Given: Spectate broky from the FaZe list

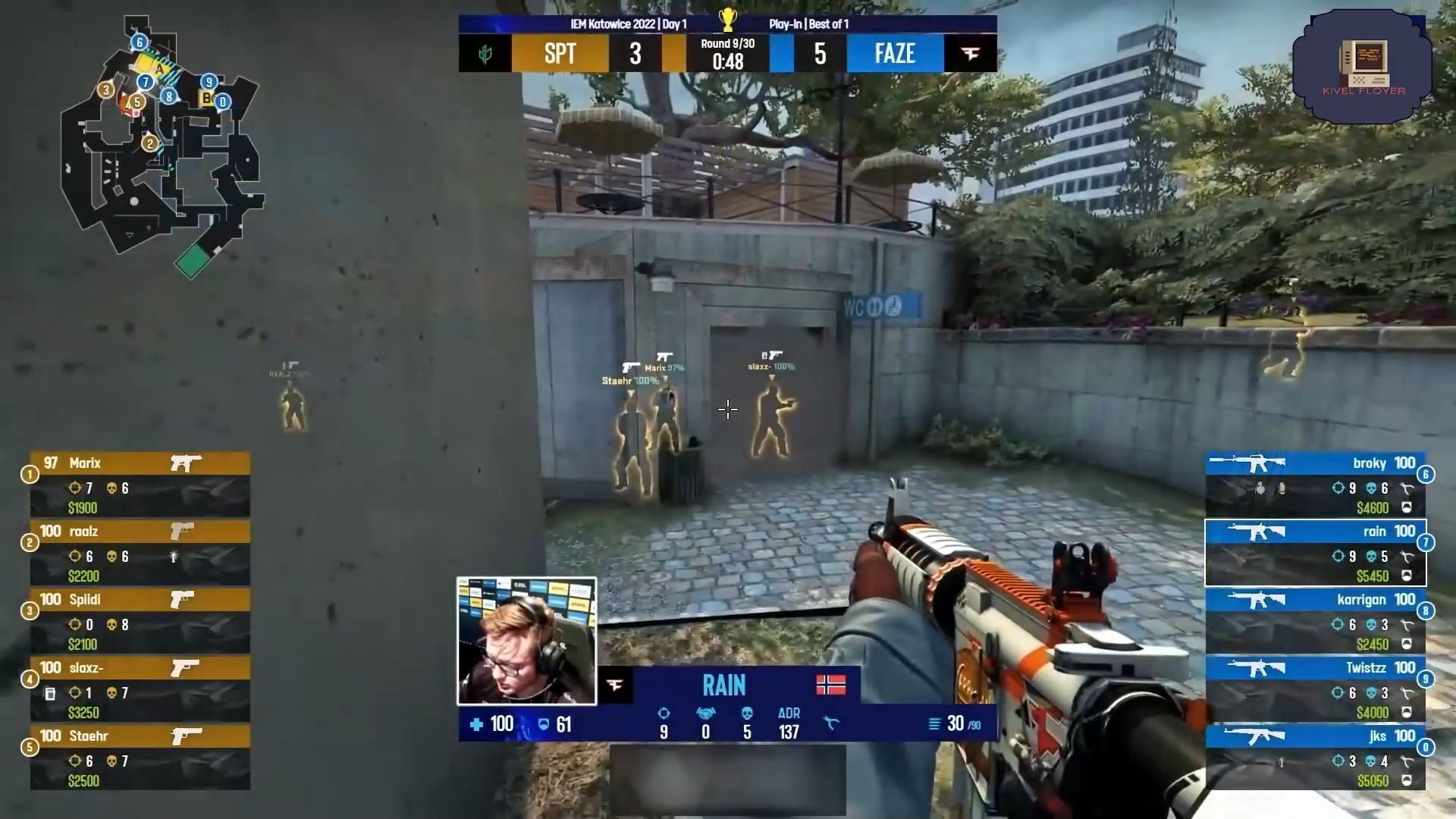Looking at the screenshot, I should (1315, 484).
